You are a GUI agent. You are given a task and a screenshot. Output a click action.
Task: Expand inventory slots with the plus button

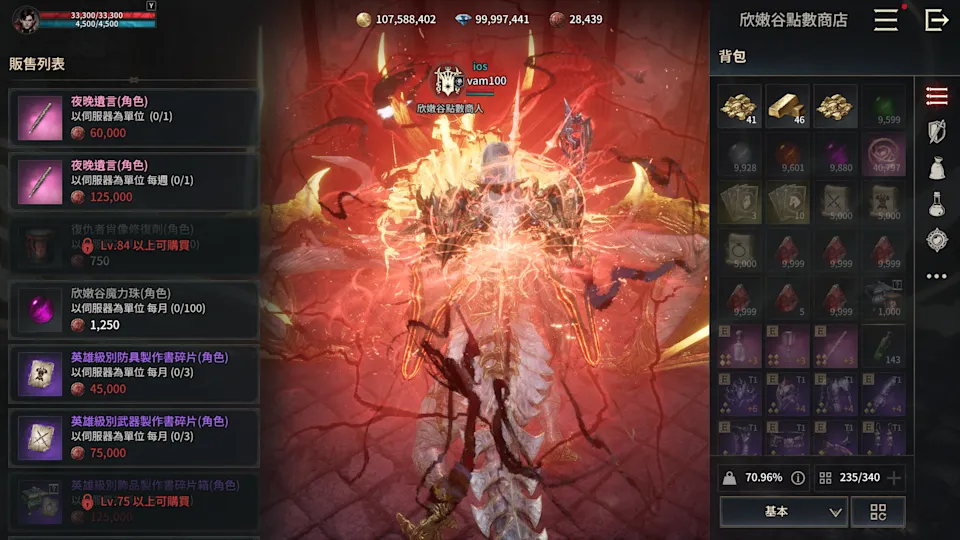coord(894,478)
